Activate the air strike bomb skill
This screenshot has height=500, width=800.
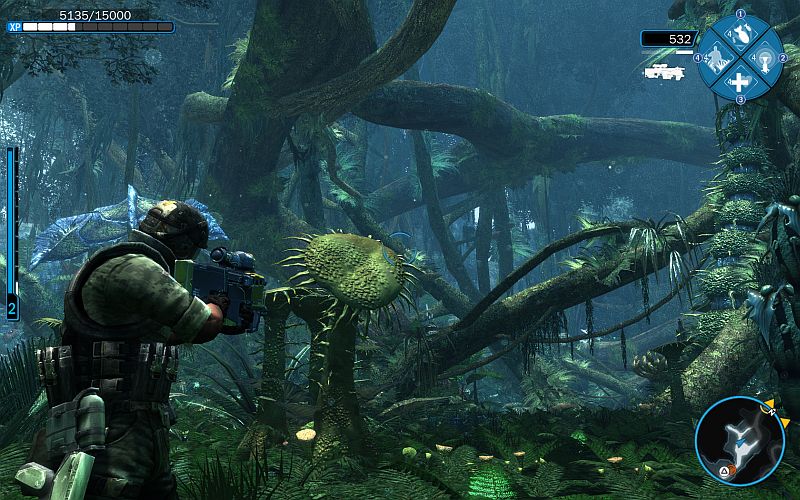[x=740, y=35]
